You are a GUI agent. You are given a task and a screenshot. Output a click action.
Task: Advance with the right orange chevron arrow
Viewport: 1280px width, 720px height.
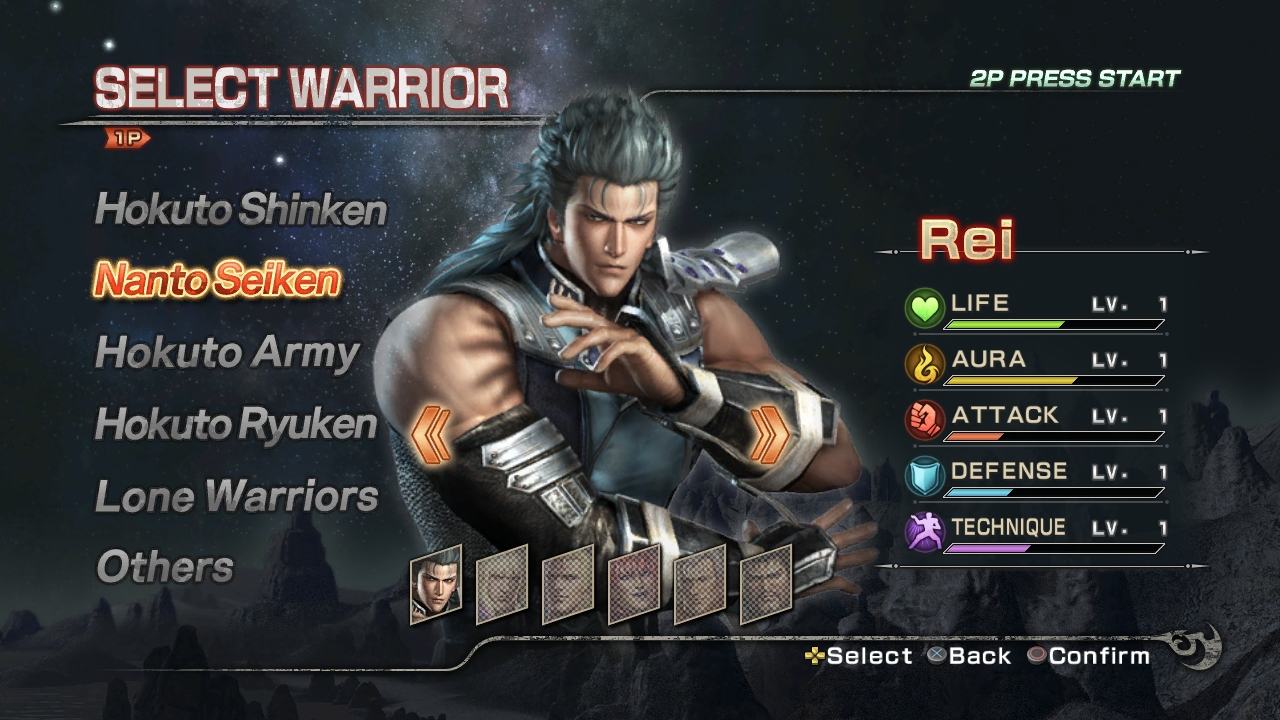tap(769, 436)
